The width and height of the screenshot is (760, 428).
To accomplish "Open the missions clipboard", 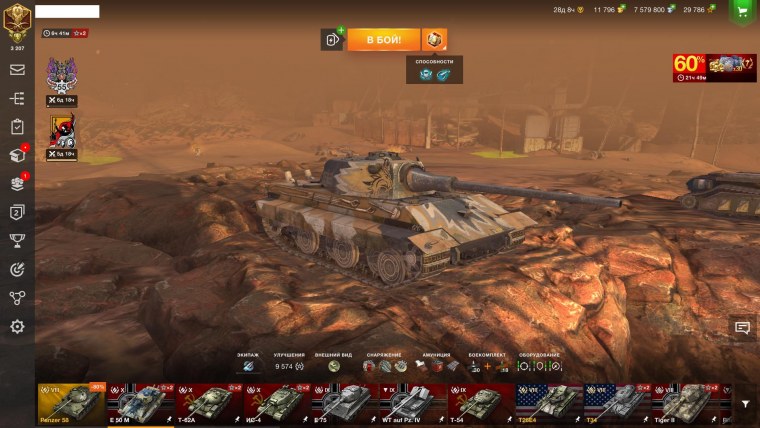I will [x=17, y=127].
